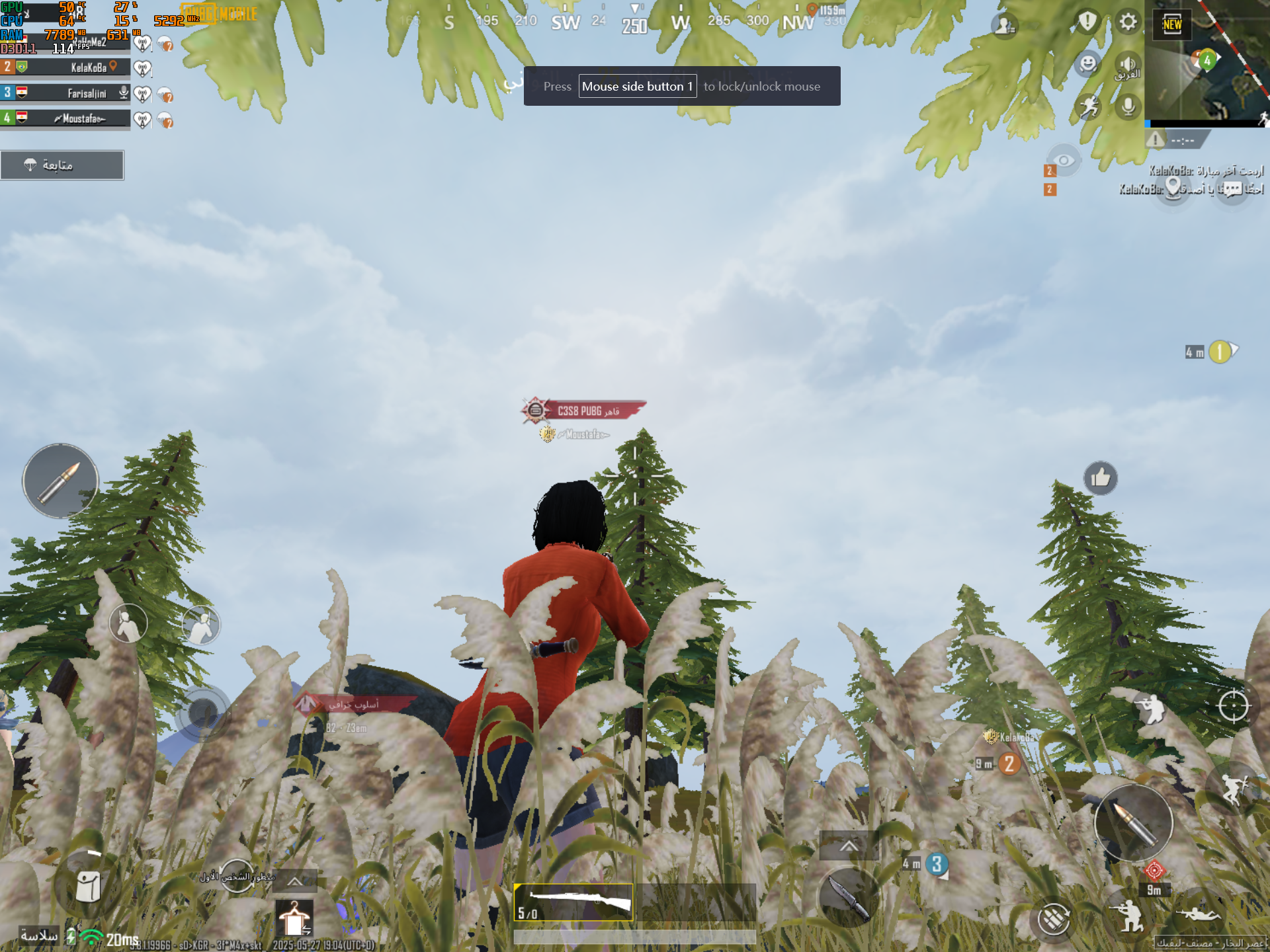
Task: Aim down sights with crosshair button
Action: 1233,706
